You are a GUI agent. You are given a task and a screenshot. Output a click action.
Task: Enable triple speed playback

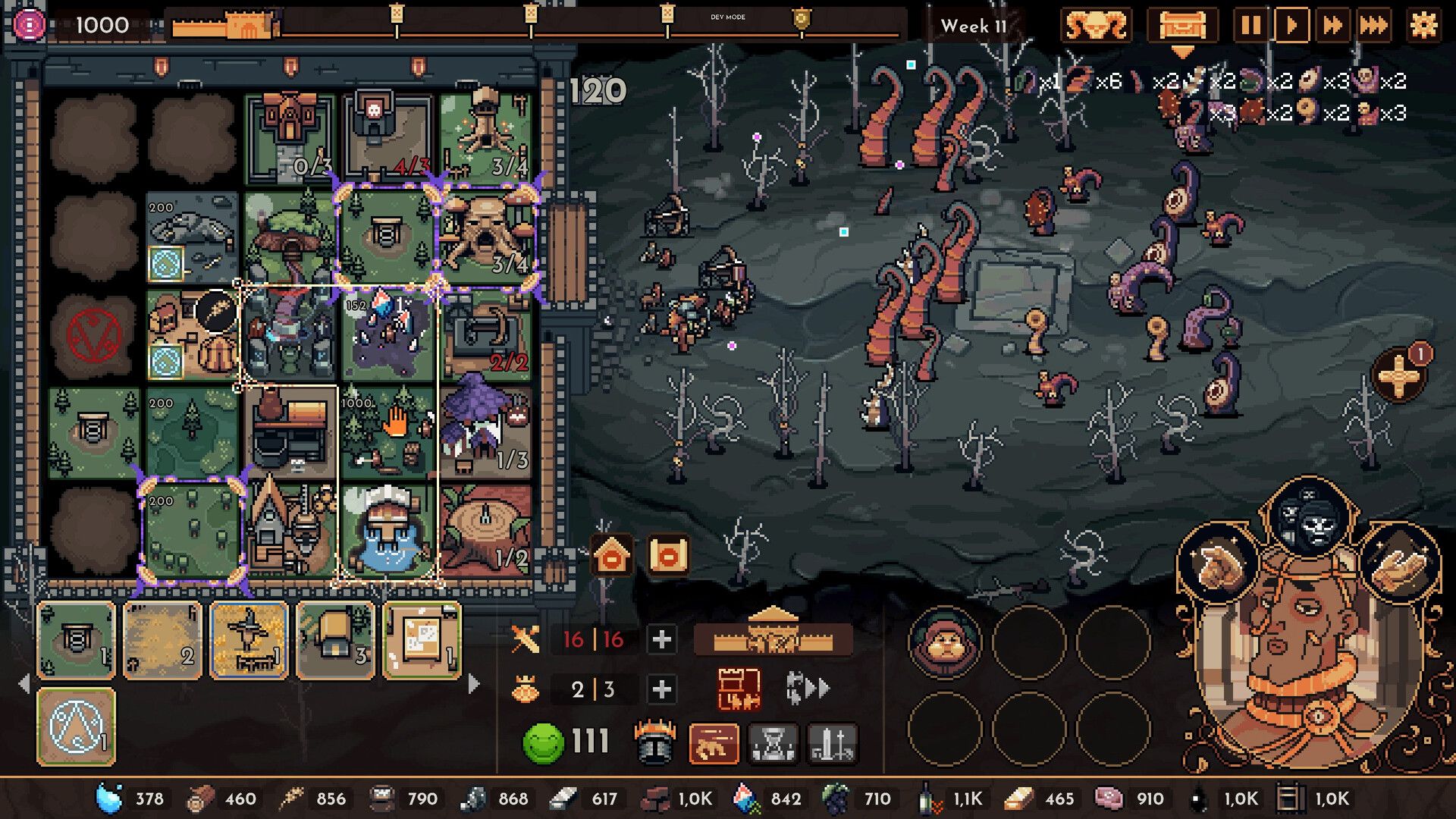[x=1374, y=25]
